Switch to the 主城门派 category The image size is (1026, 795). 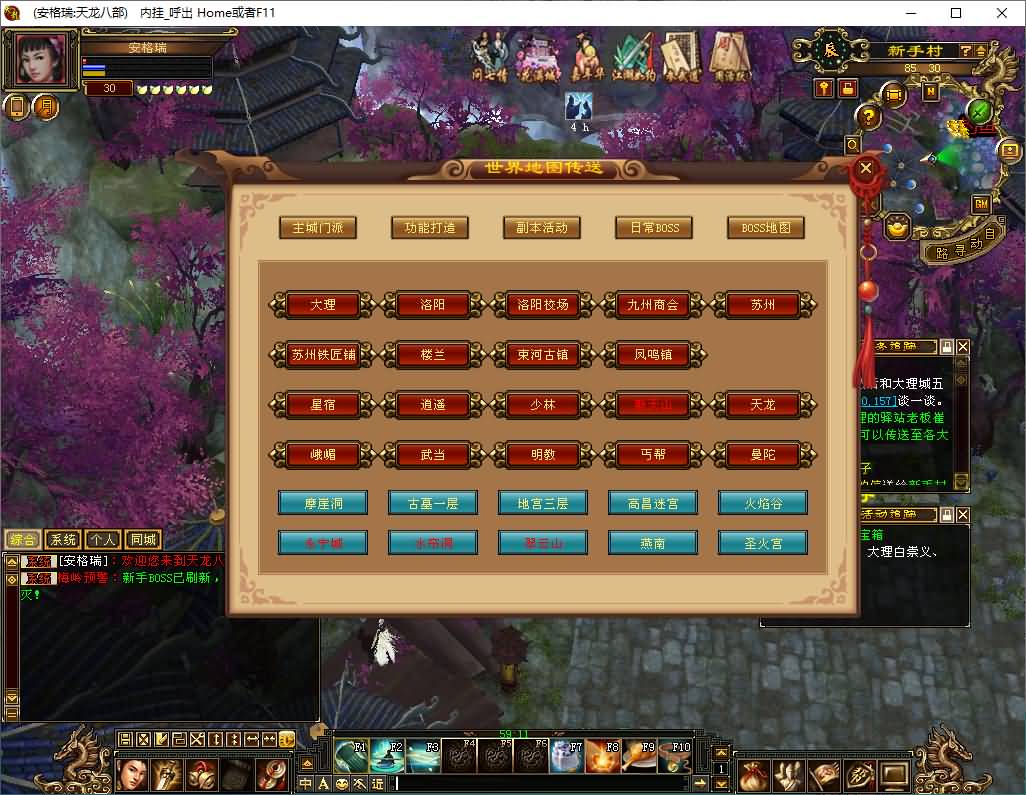click(318, 228)
